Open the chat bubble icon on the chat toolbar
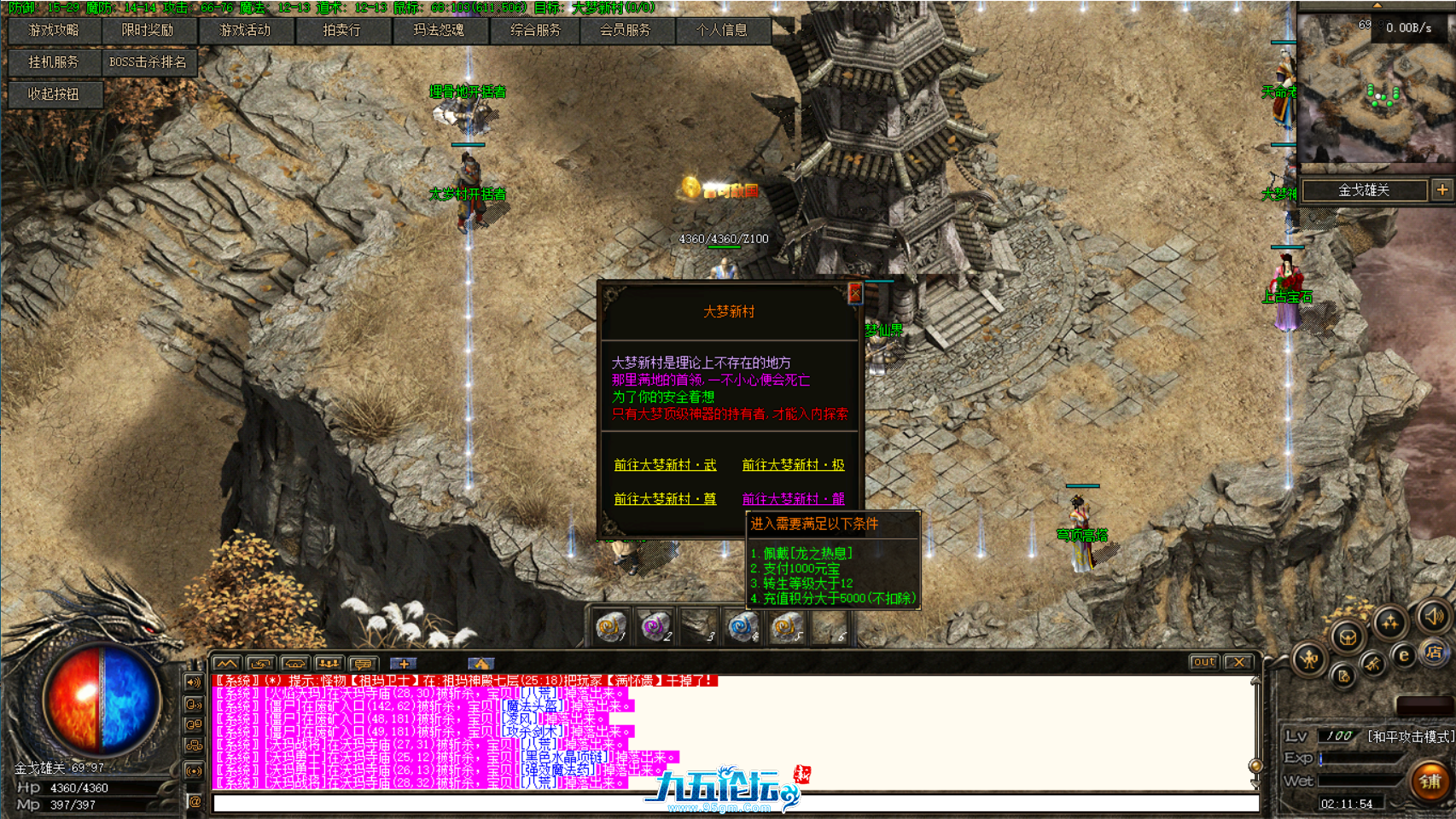Screen dimensions: 1456x819 tap(364, 664)
